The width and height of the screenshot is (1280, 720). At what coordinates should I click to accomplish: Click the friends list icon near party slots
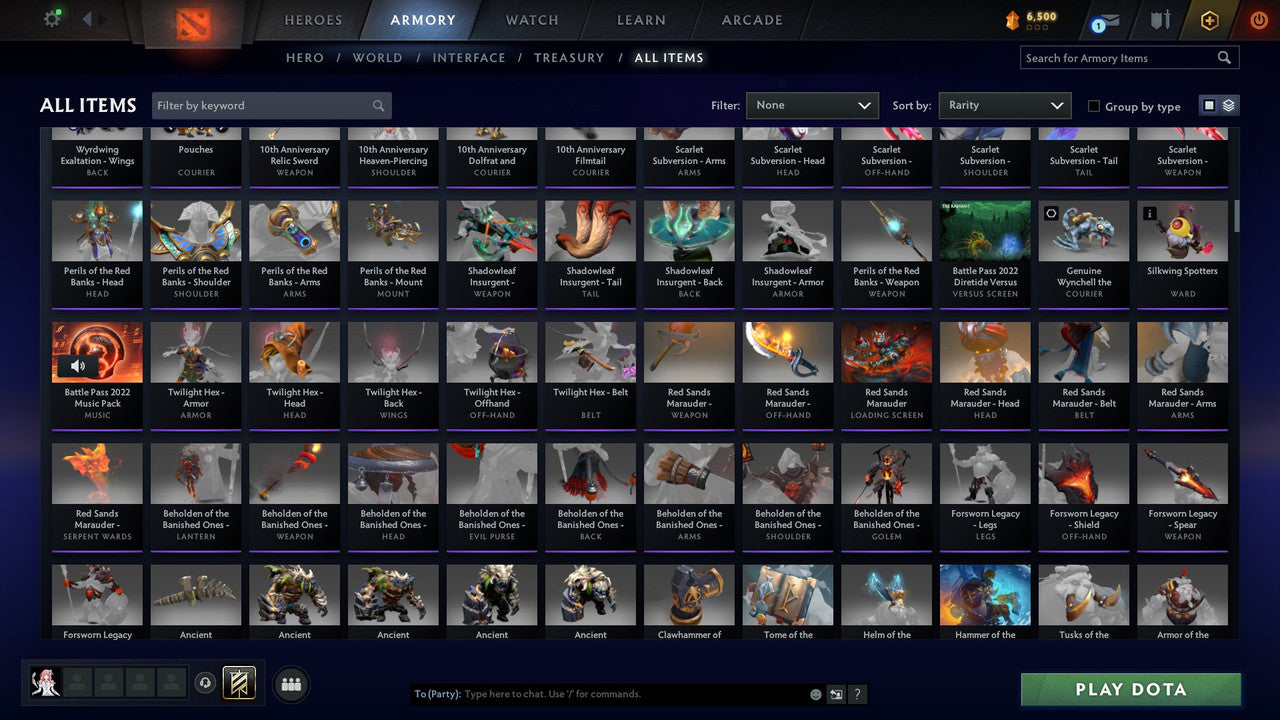click(290, 684)
